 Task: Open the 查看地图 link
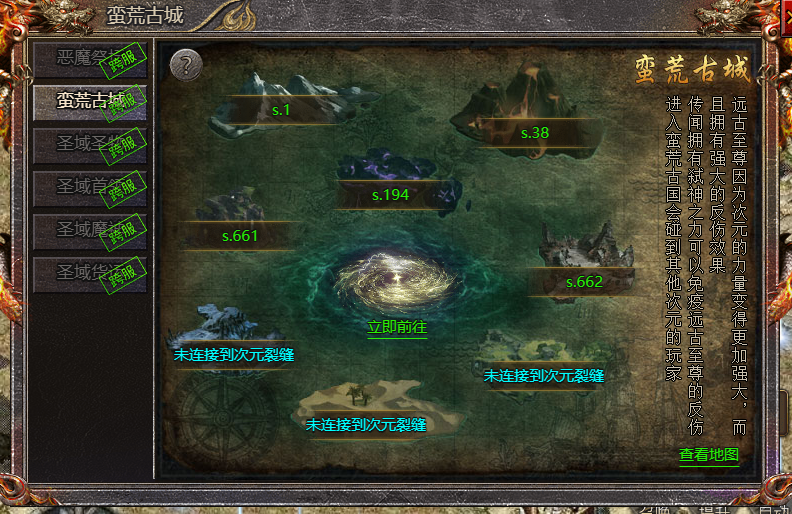(709, 455)
